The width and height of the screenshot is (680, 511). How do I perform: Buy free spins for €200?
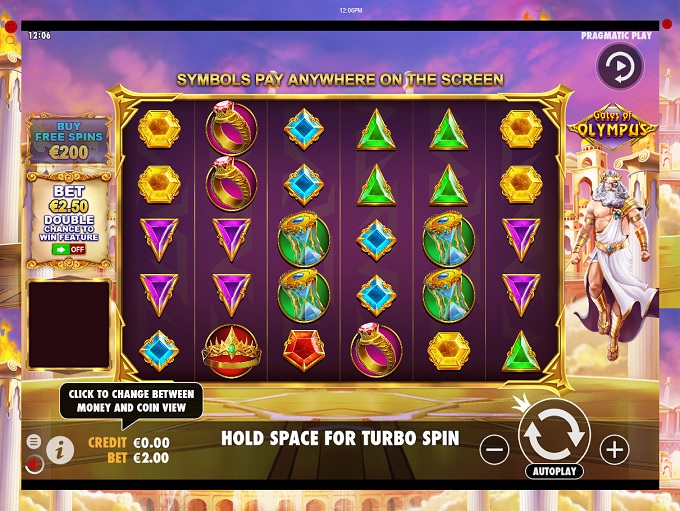67,138
